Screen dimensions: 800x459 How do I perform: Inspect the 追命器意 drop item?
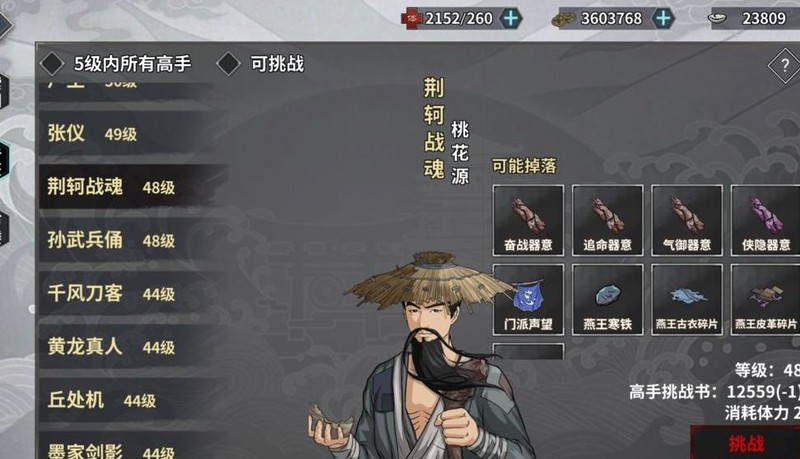[607, 219]
